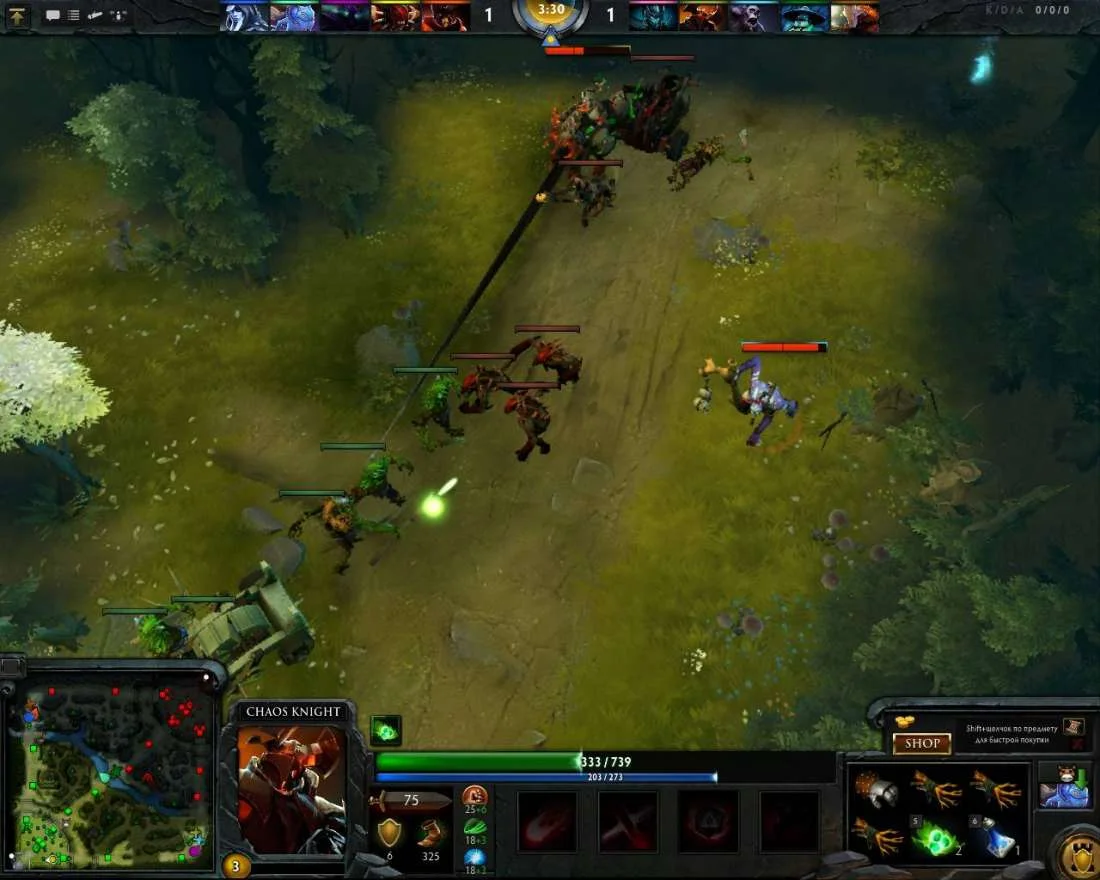
Task: Open the main menu arrow button
Action: pyautogui.click(x=19, y=15)
